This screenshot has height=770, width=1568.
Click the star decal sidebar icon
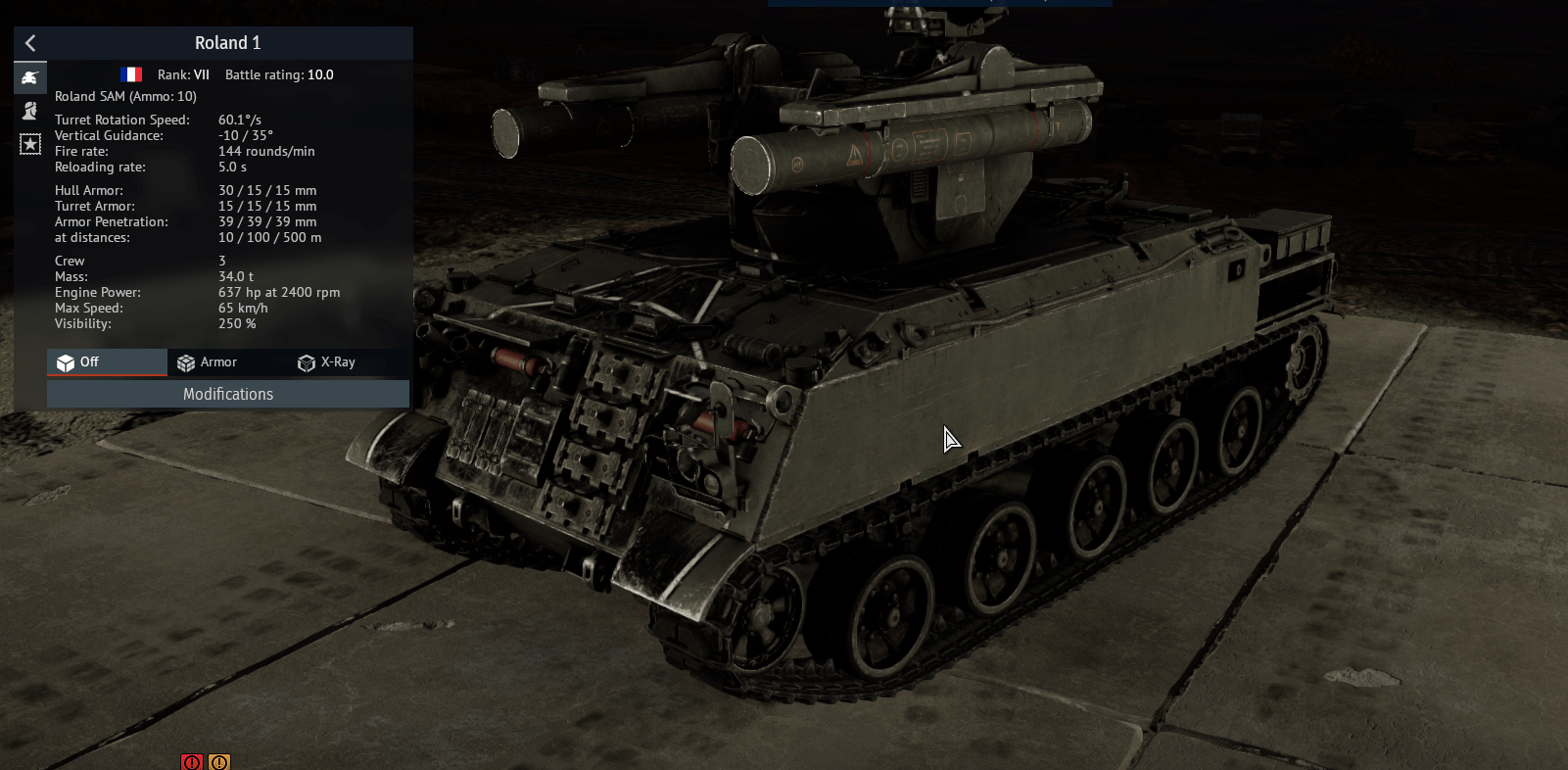click(x=30, y=144)
